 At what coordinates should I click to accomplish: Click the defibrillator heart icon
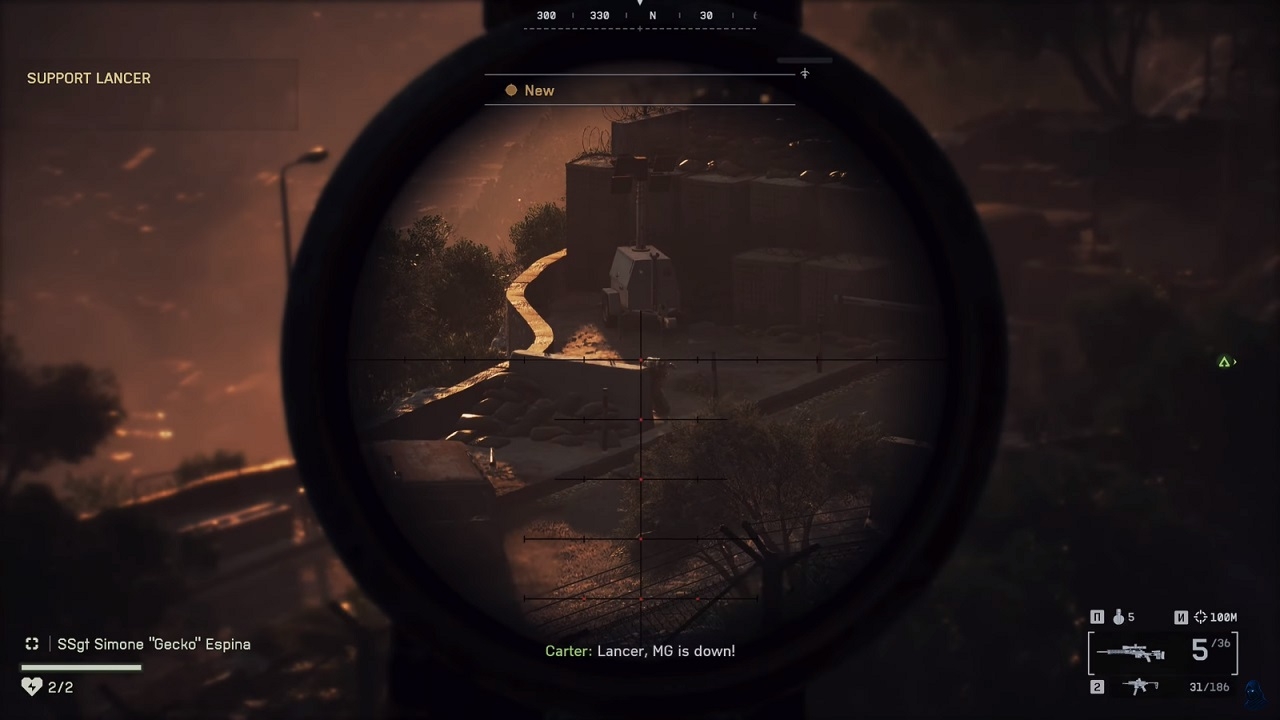coord(32,687)
